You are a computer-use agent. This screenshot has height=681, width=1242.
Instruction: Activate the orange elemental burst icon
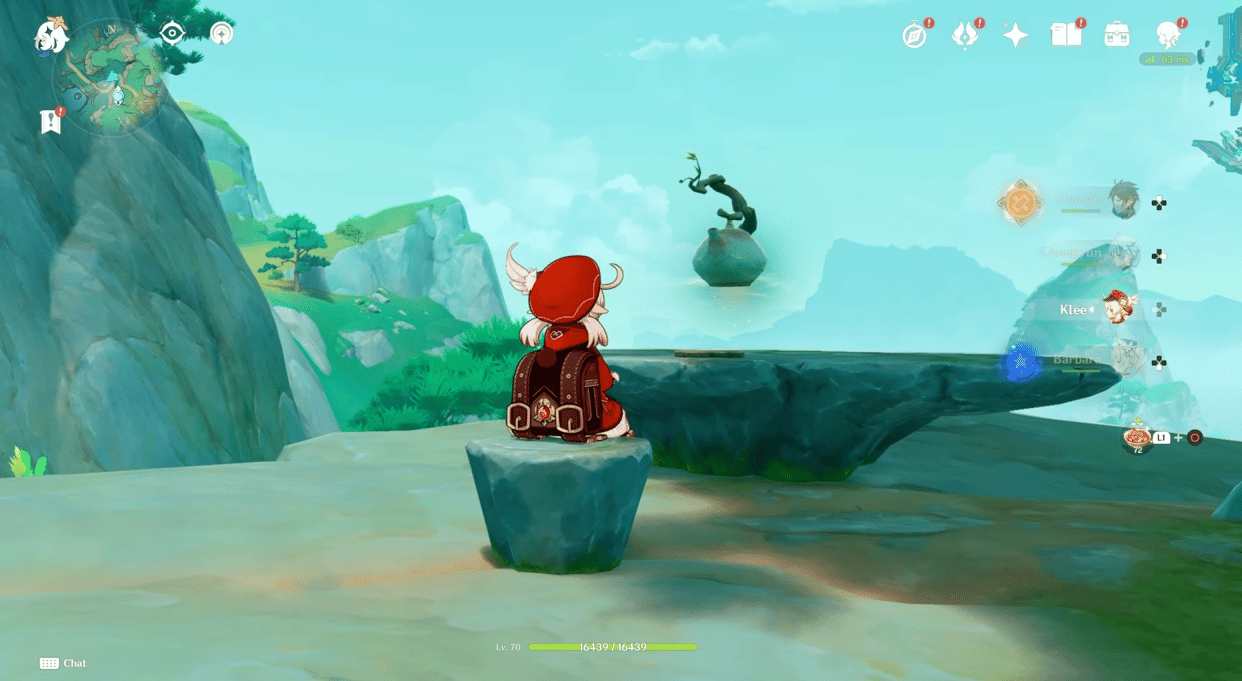pos(1020,203)
